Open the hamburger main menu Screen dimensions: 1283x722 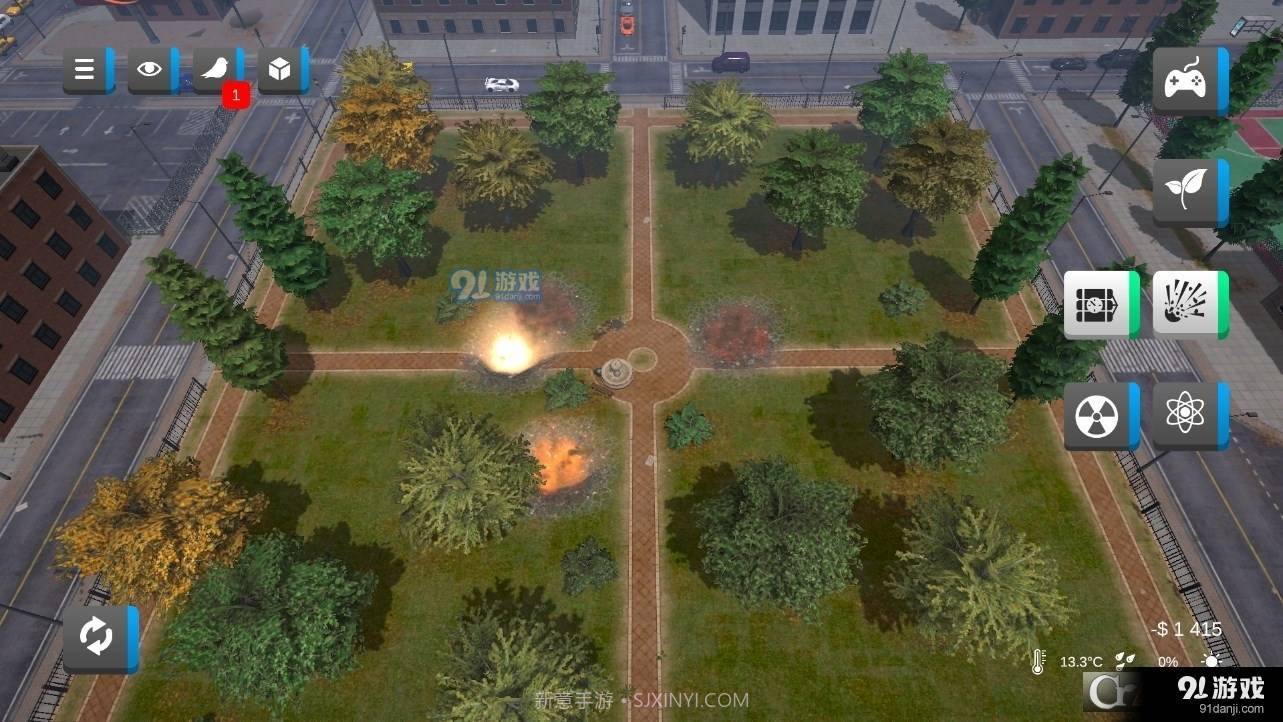[85, 69]
